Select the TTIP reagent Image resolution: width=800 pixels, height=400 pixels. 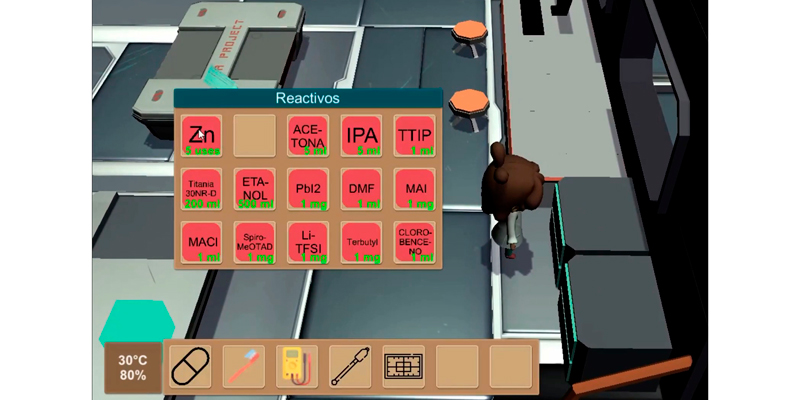tap(414, 135)
